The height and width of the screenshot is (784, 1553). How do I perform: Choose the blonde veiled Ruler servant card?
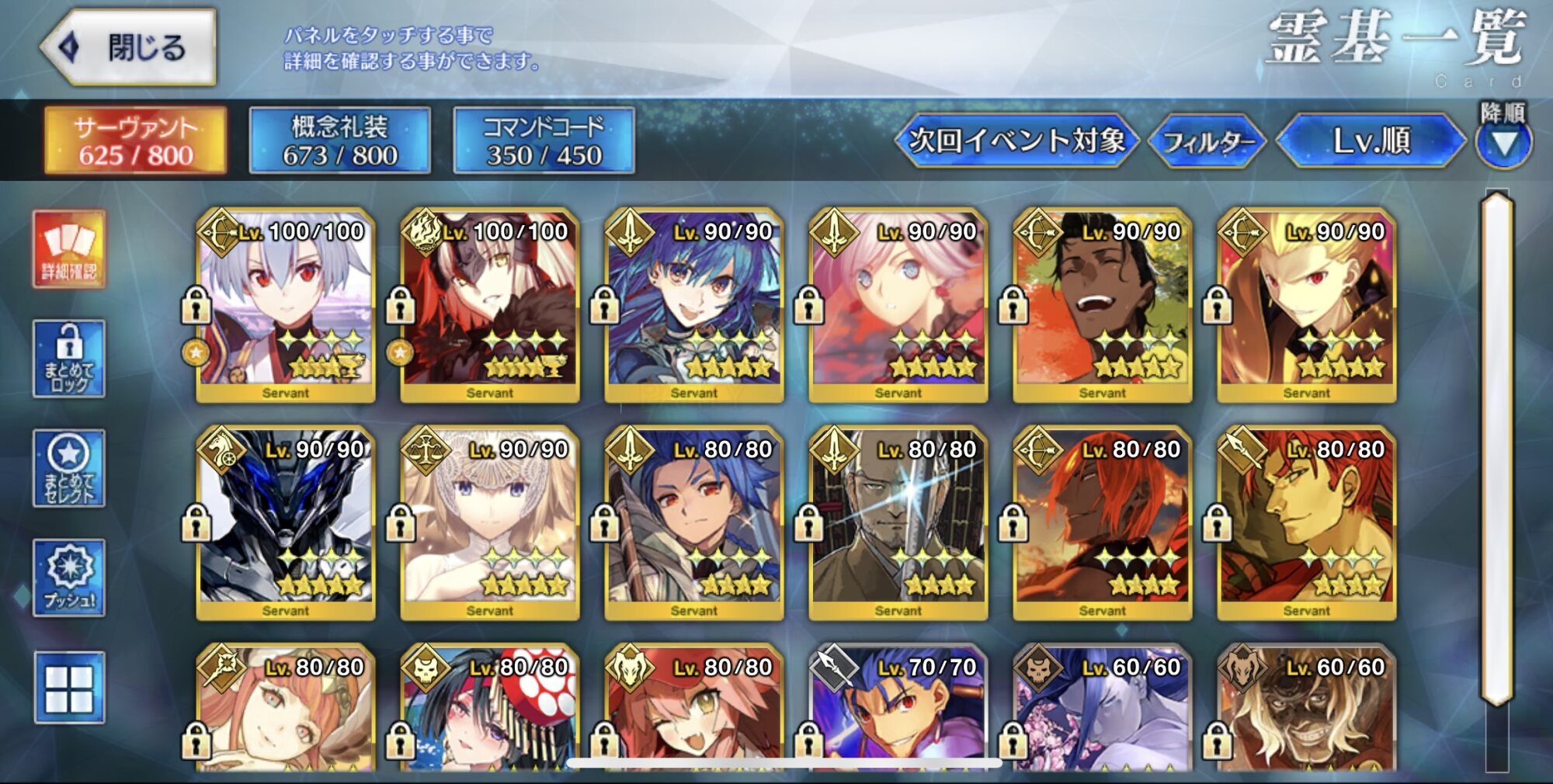pos(490,523)
